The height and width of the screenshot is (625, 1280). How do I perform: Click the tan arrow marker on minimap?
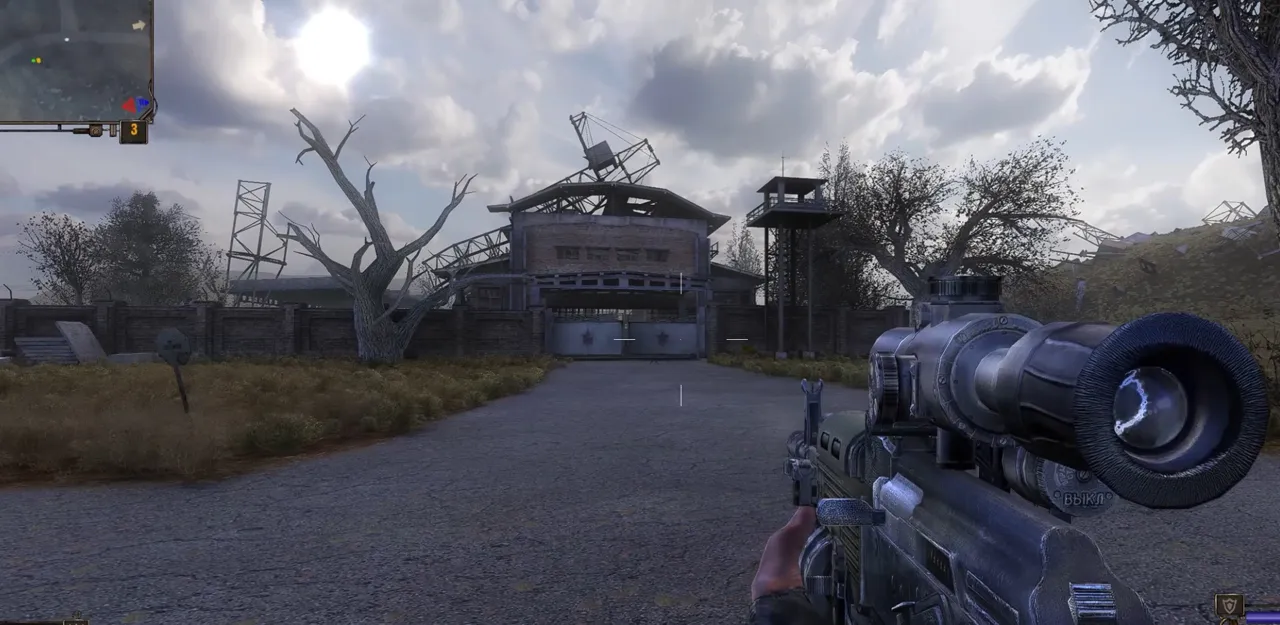click(x=139, y=25)
